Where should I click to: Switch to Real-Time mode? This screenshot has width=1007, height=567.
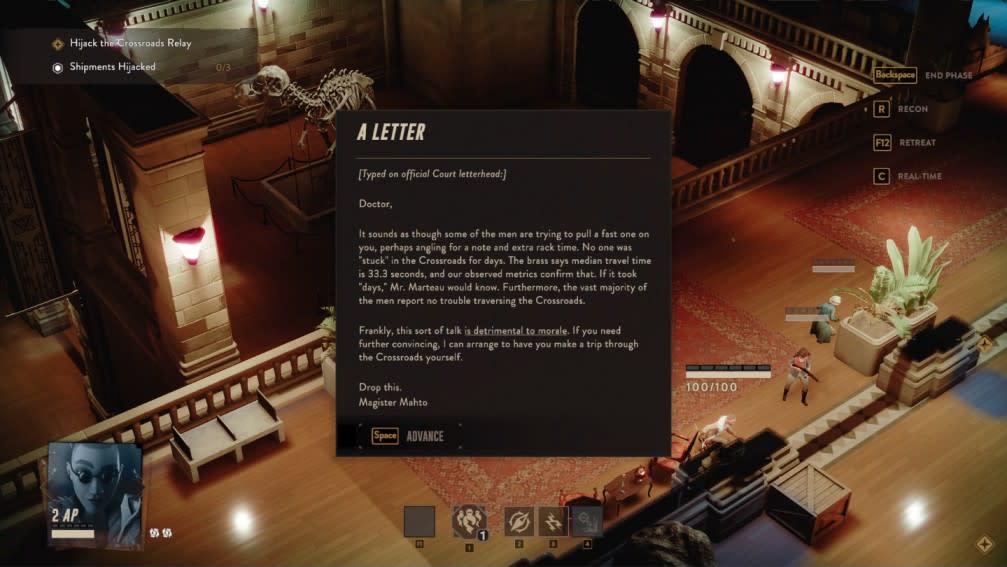point(907,177)
